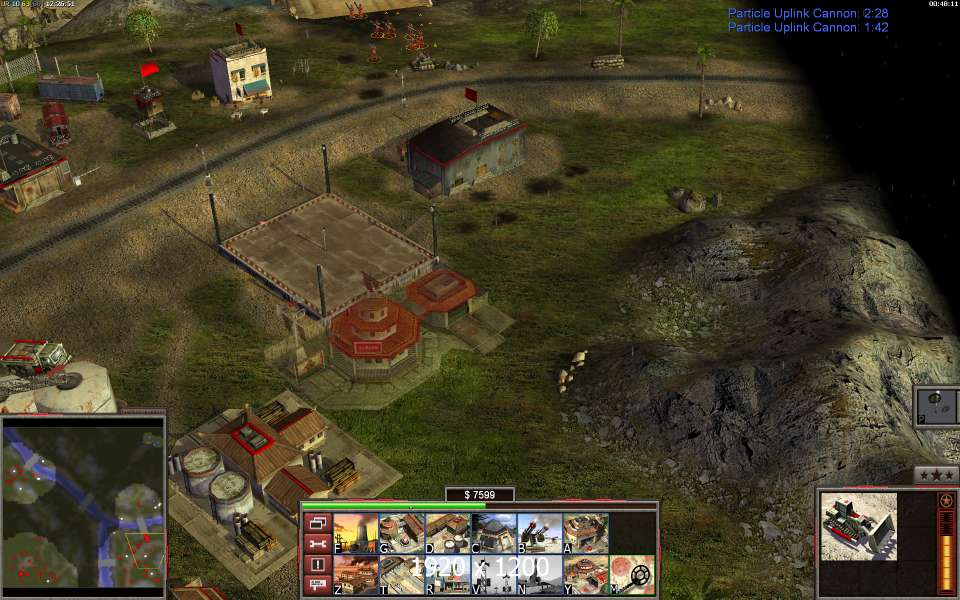The height and width of the screenshot is (600, 960).
Task: Click on the minimap
Action: tap(82, 503)
